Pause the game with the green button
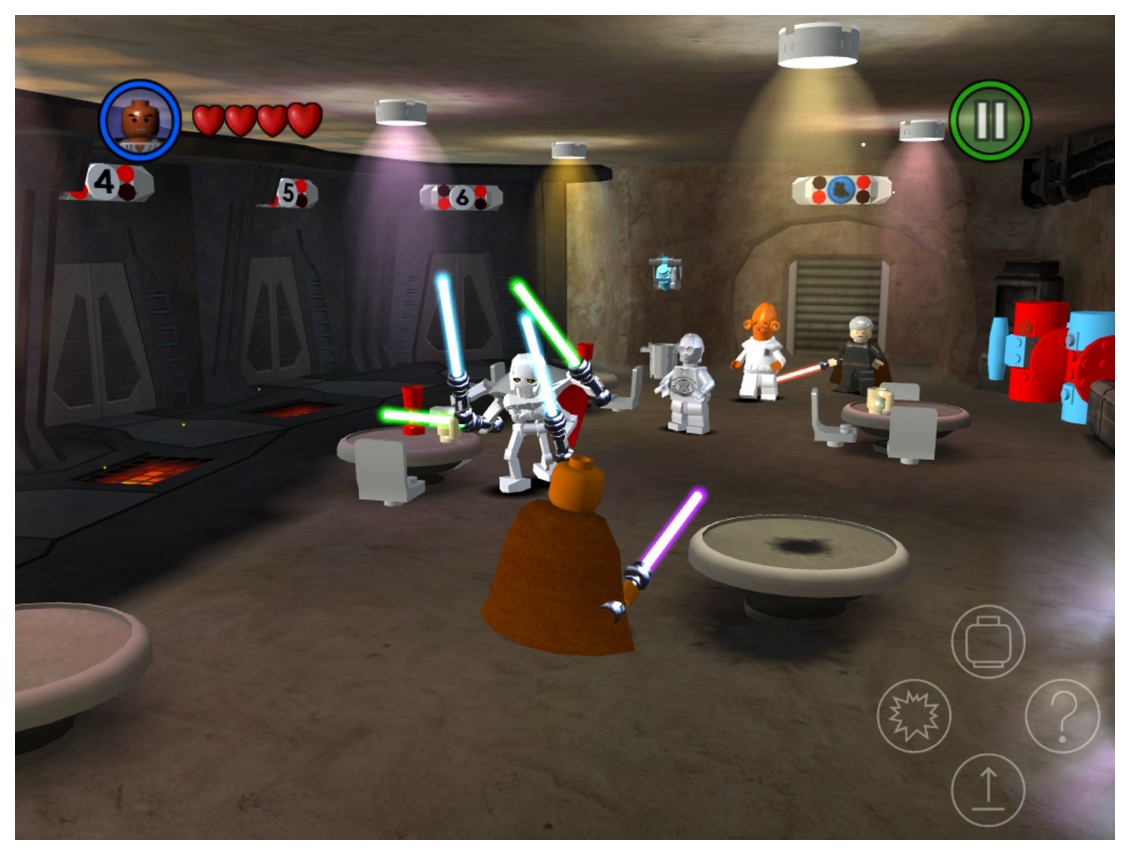This screenshot has height=855, width=1130. (989, 120)
